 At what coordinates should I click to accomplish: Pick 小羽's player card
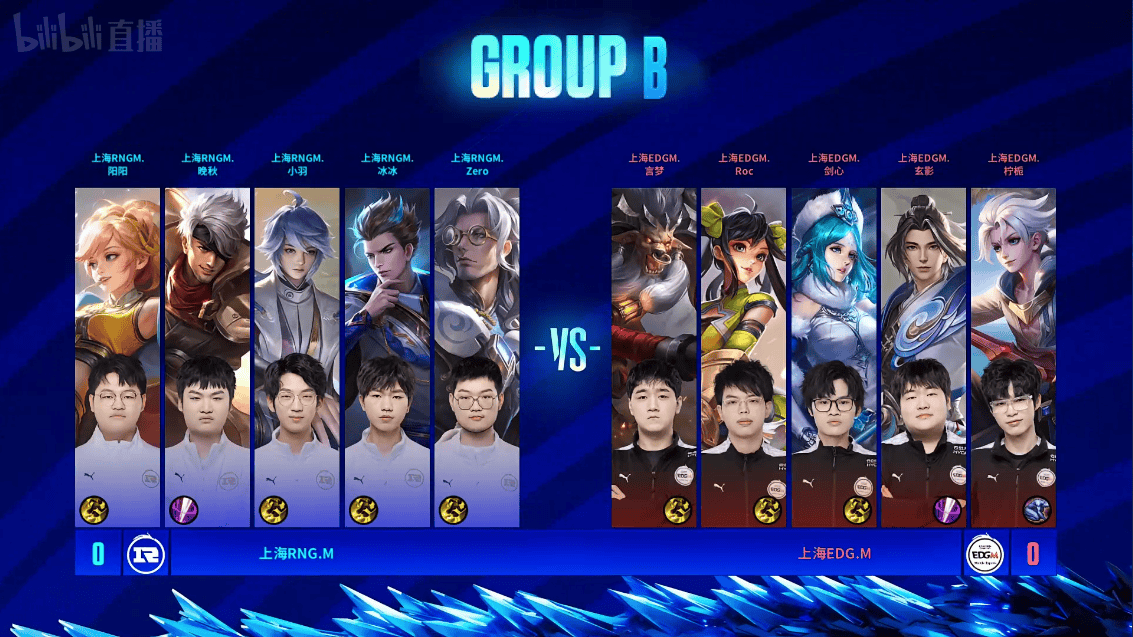pos(297,356)
